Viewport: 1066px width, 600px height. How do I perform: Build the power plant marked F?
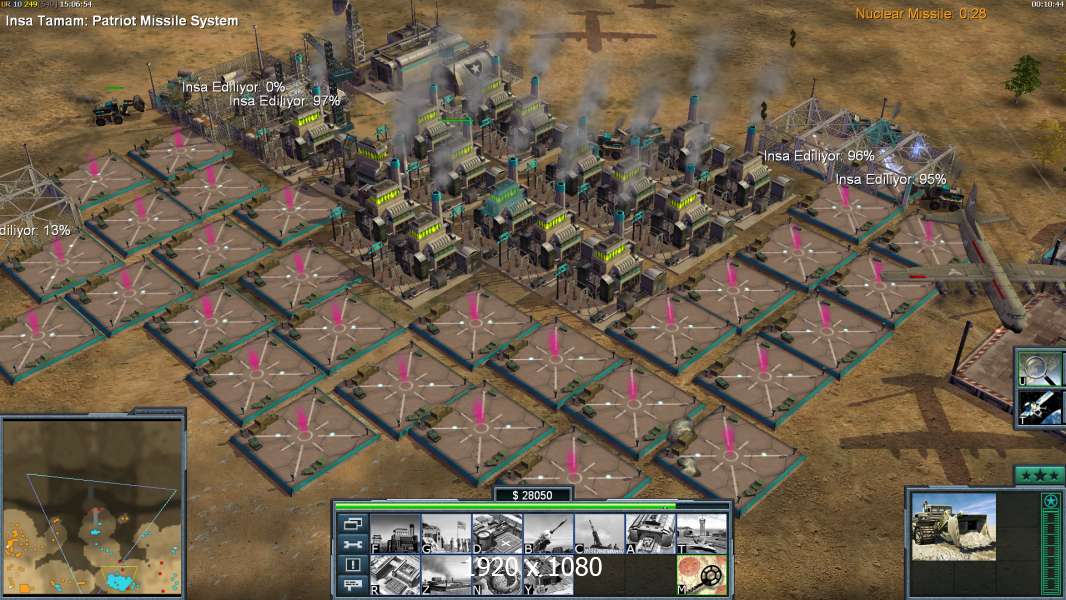394,533
